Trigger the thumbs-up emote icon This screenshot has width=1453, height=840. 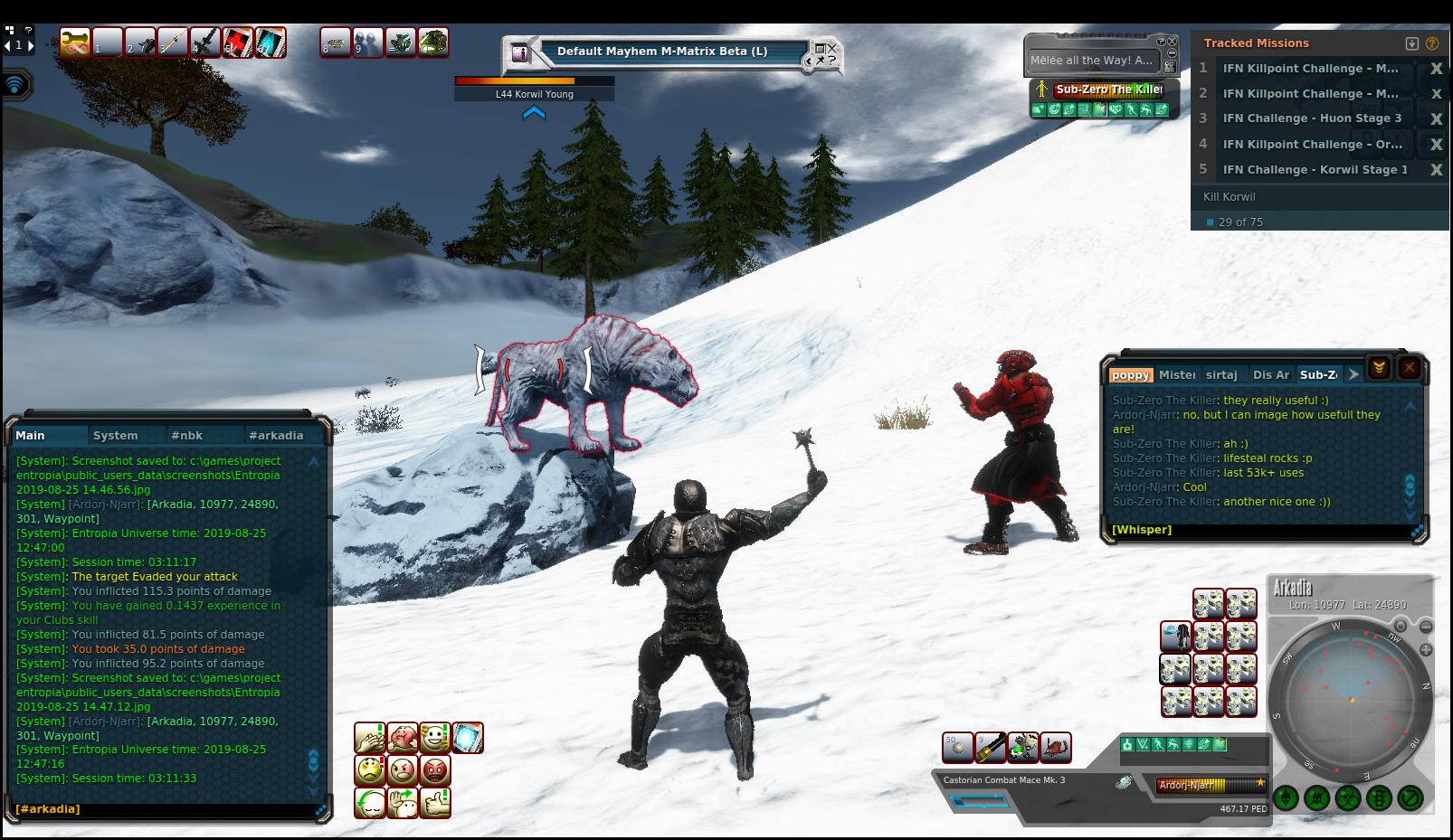pyautogui.click(x=435, y=802)
